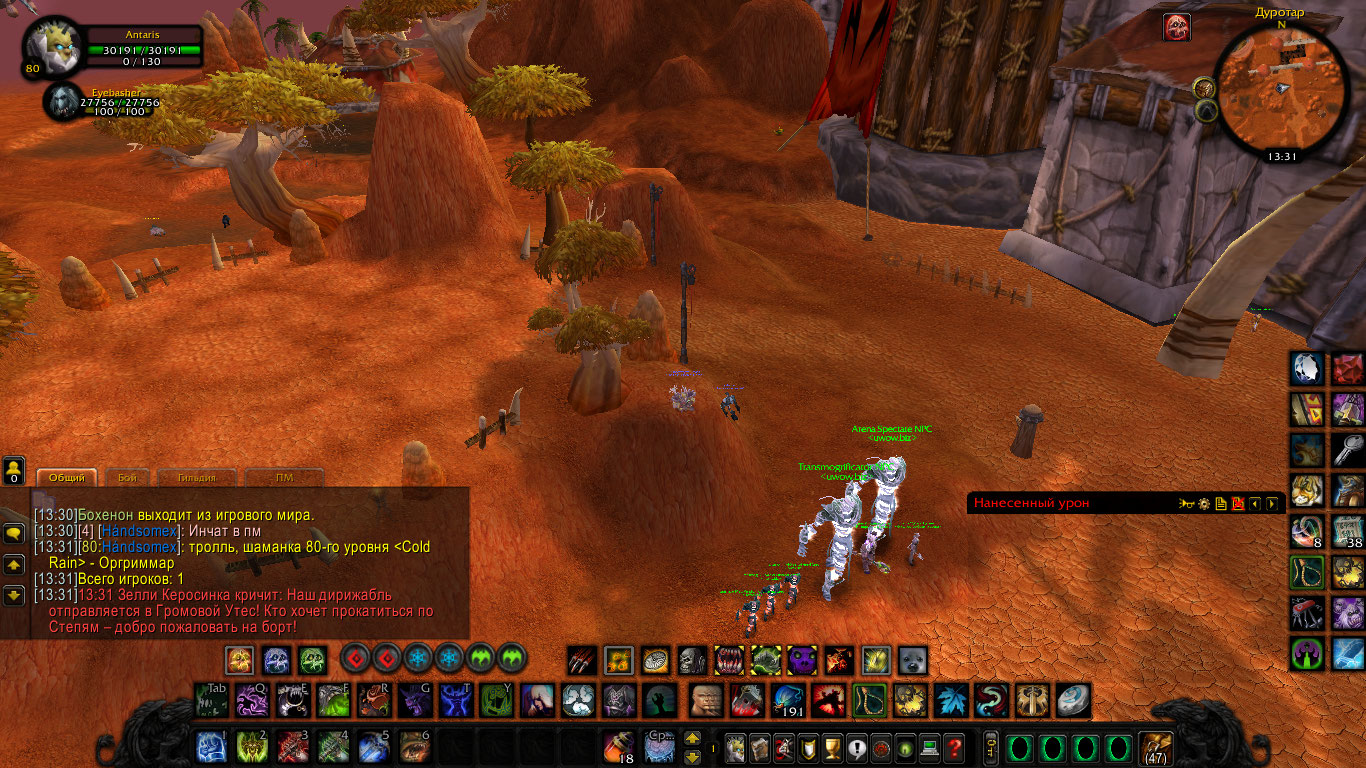Open the achievements gold cup micro button
Image resolution: width=1366 pixels, height=768 pixels.
pos(831,747)
